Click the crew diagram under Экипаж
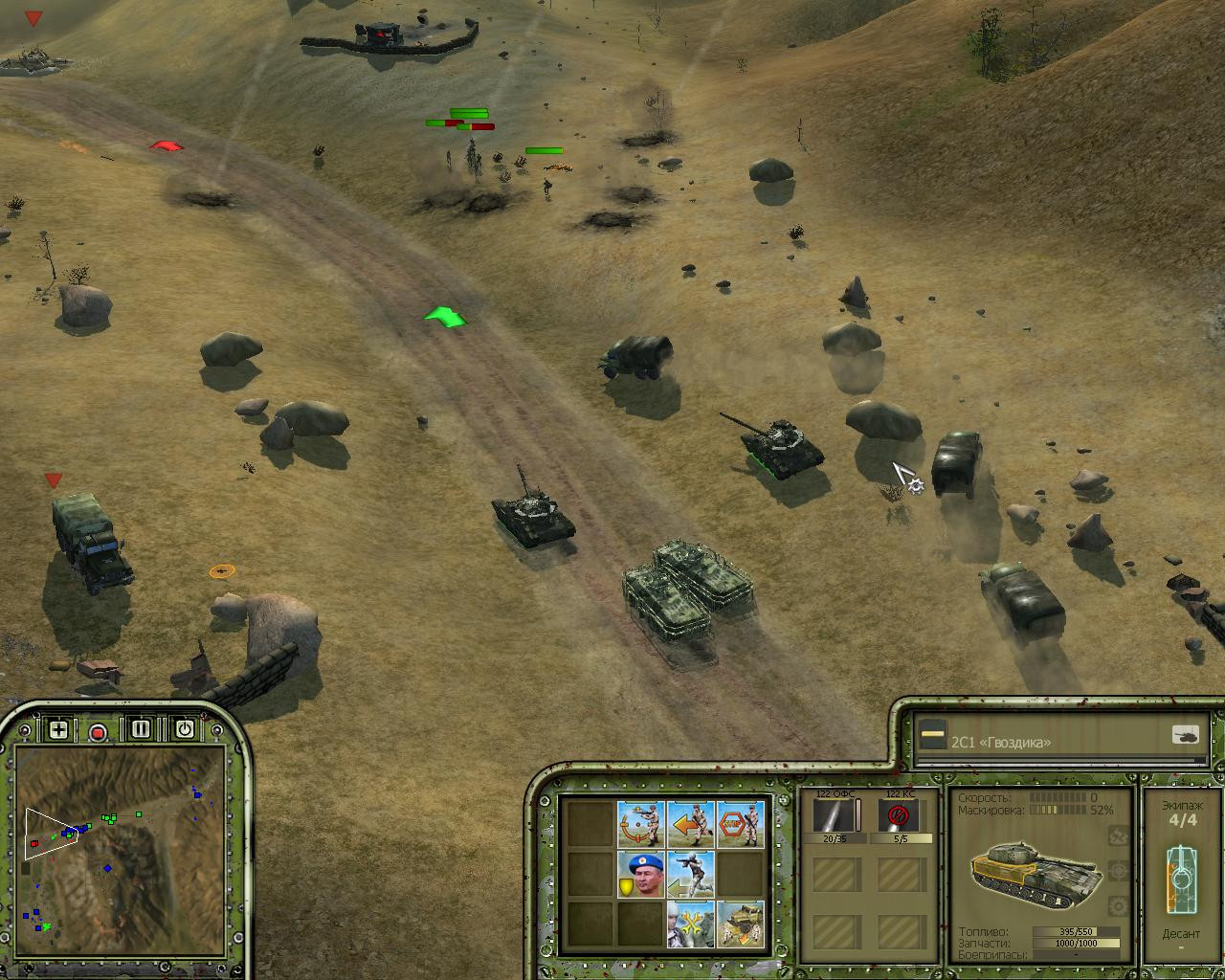 (1181, 879)
